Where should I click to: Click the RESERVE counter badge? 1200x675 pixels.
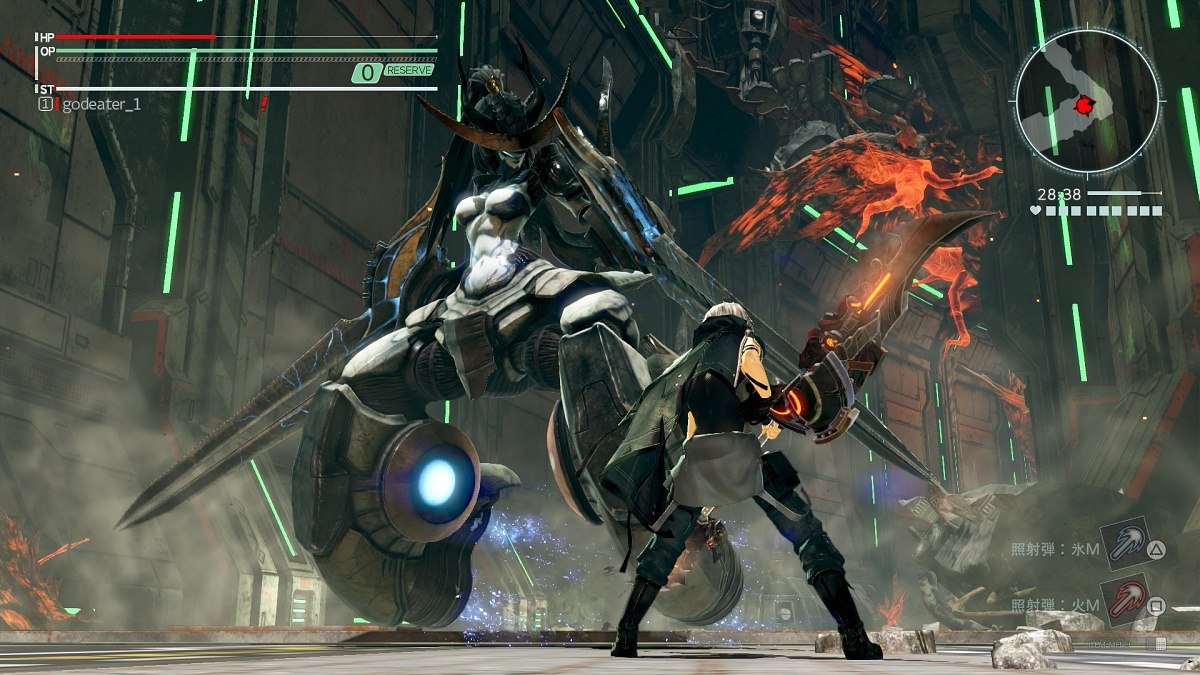click(394, 72)
